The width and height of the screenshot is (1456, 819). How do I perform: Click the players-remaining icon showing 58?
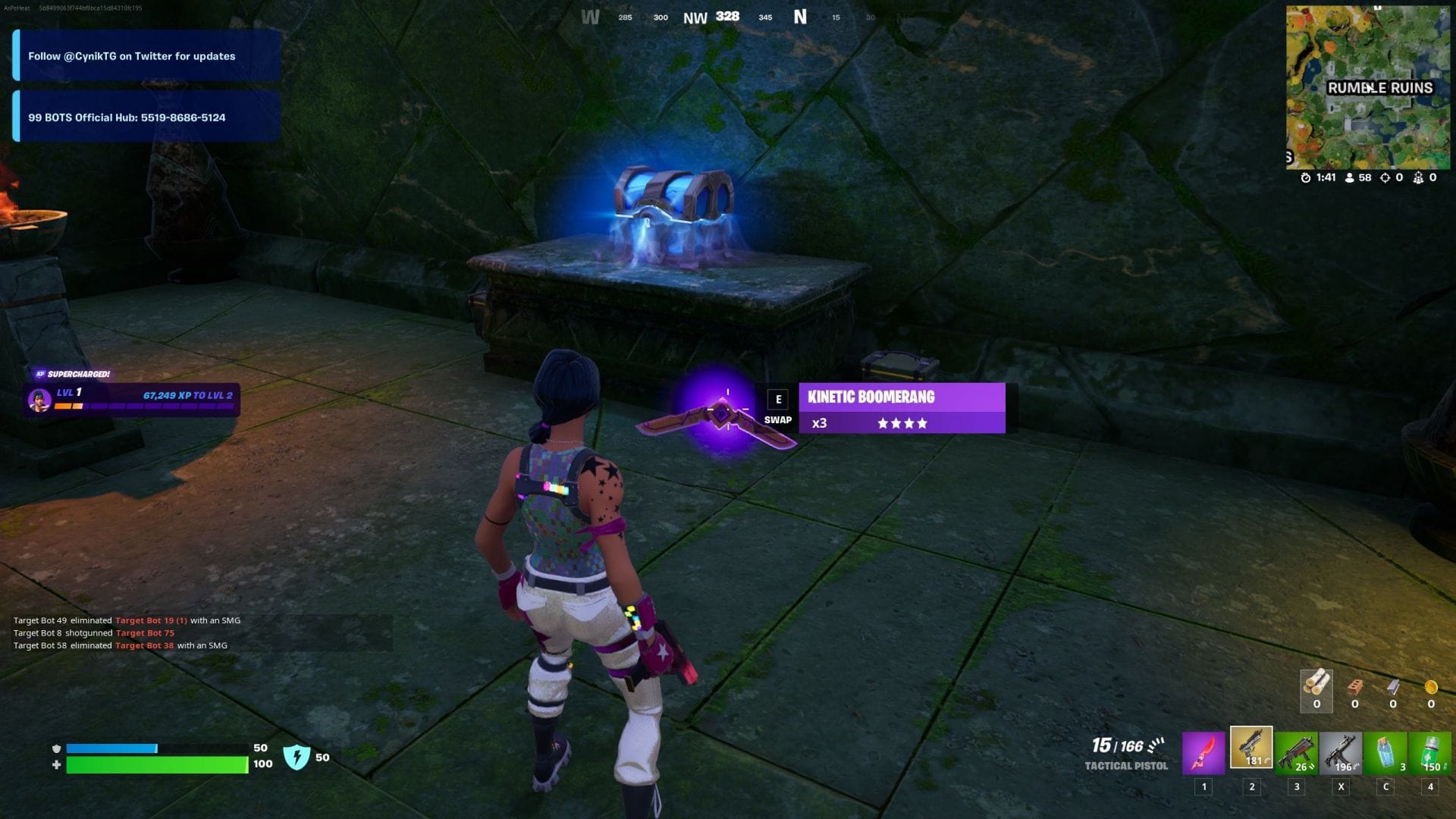[x=1351, y=177]
